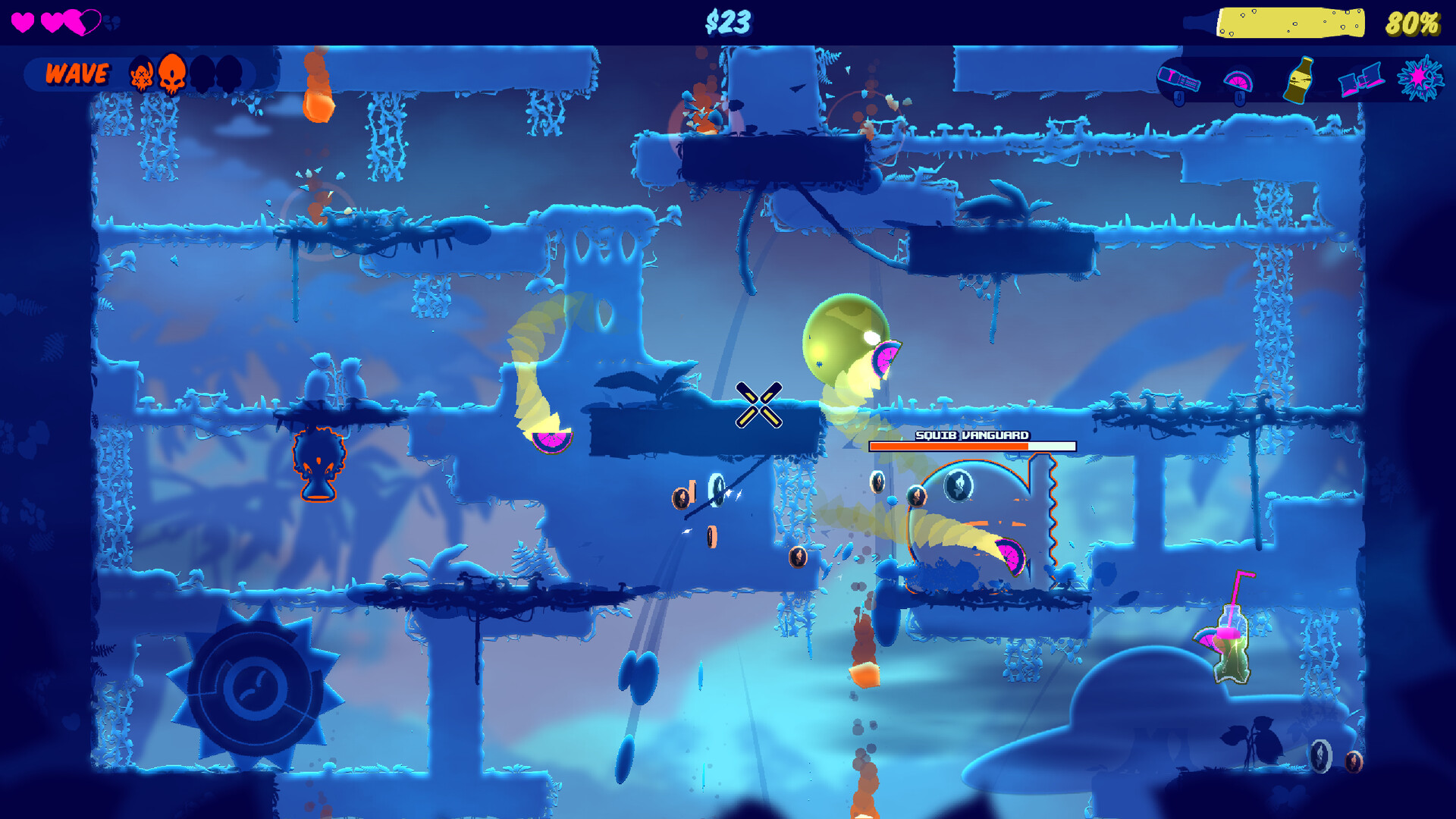The width and height of the screenshot is (1456, 819).
Task: Click the orange skull on the wave tracker
Action: 172,73
